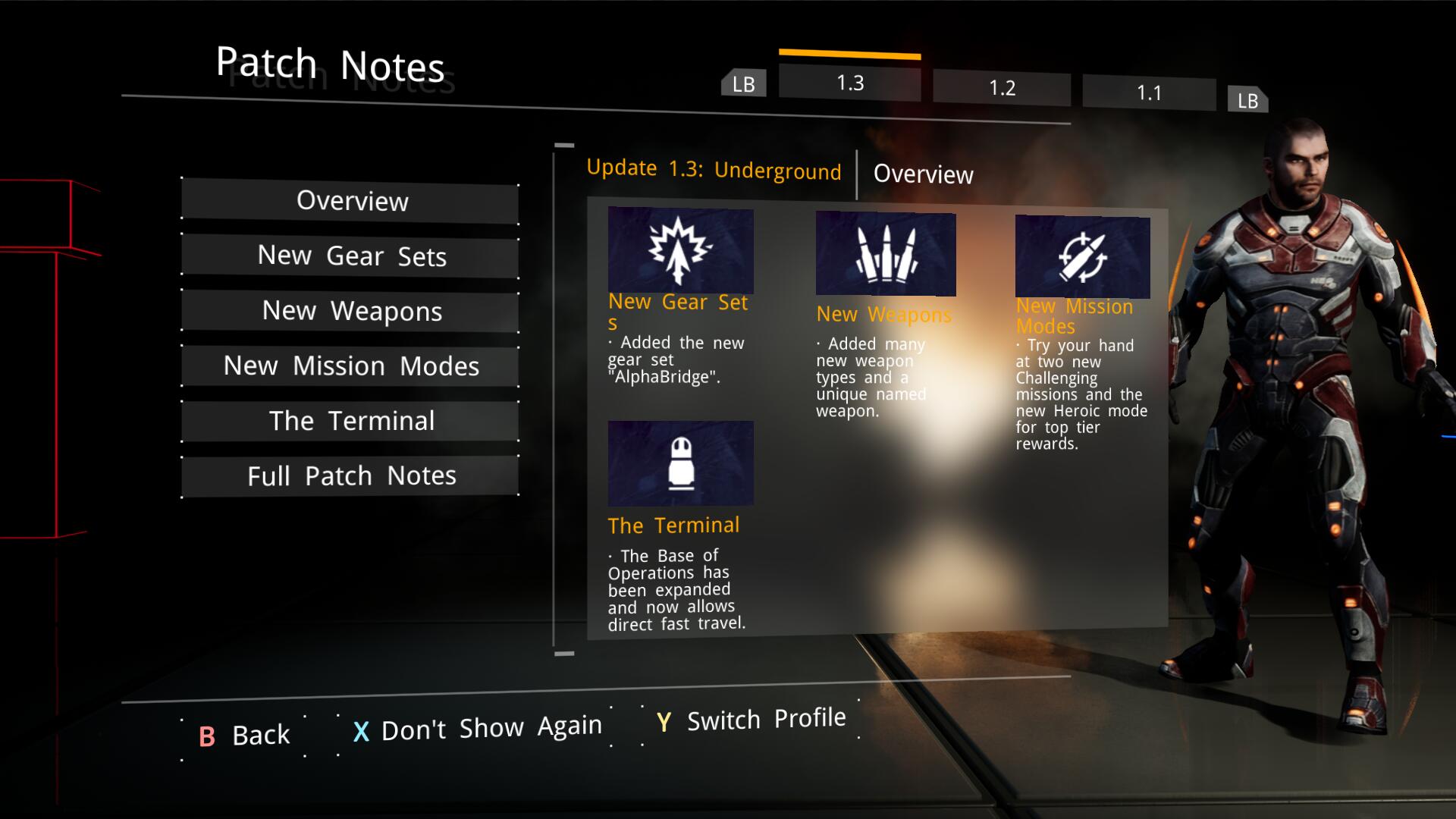
Task: Click the Switch Profile option
Action: (x=751, y=720)
